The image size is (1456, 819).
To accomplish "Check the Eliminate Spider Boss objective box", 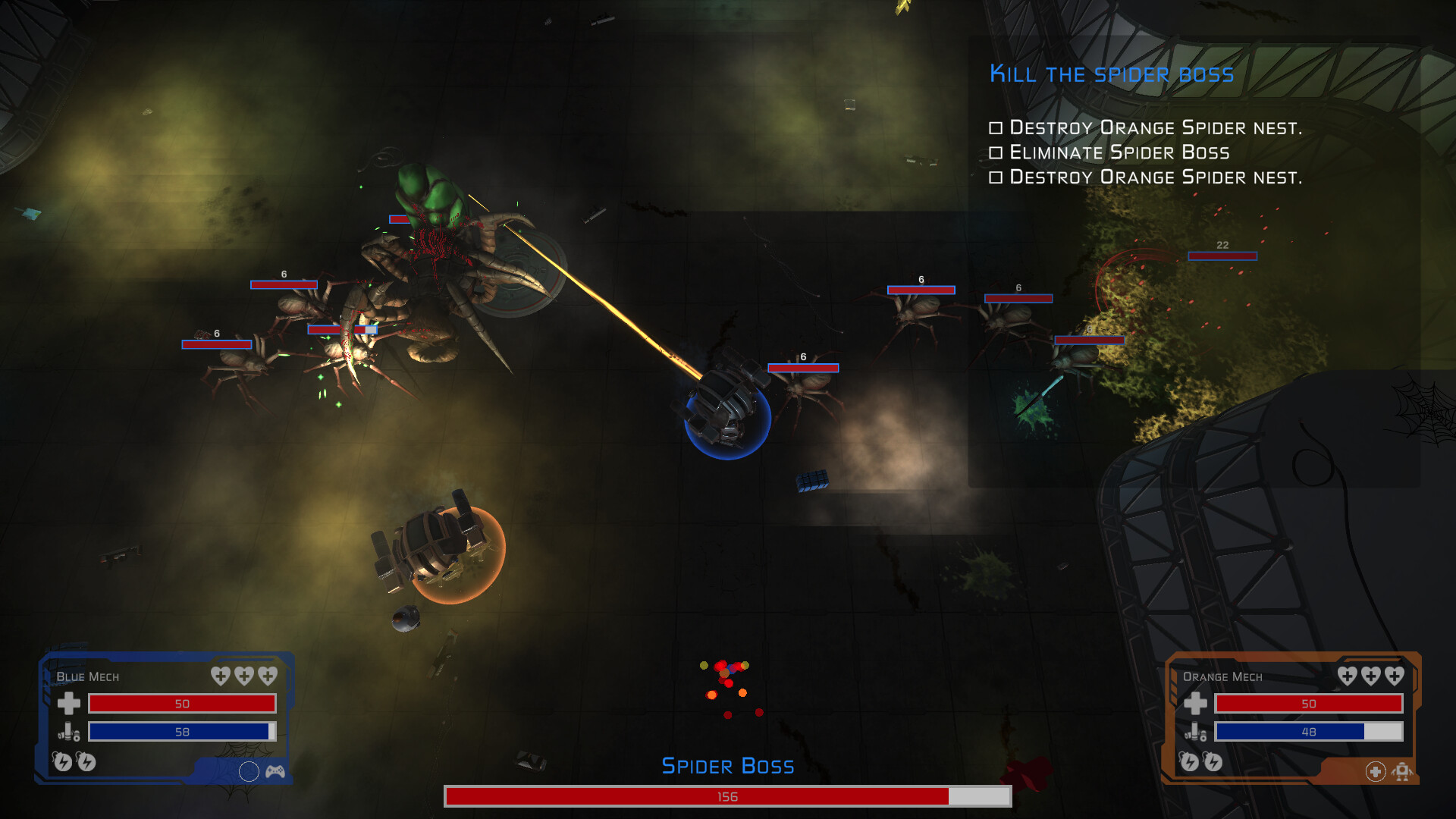I will point(996,152).
